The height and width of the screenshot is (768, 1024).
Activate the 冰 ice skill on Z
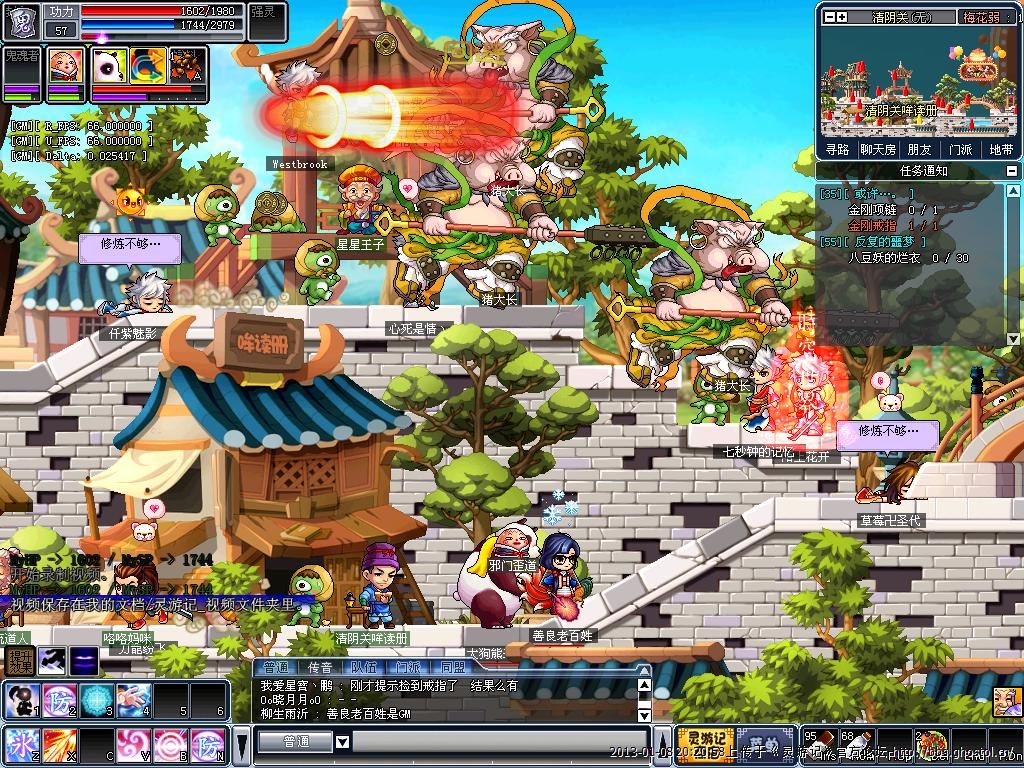click(20, 745)
